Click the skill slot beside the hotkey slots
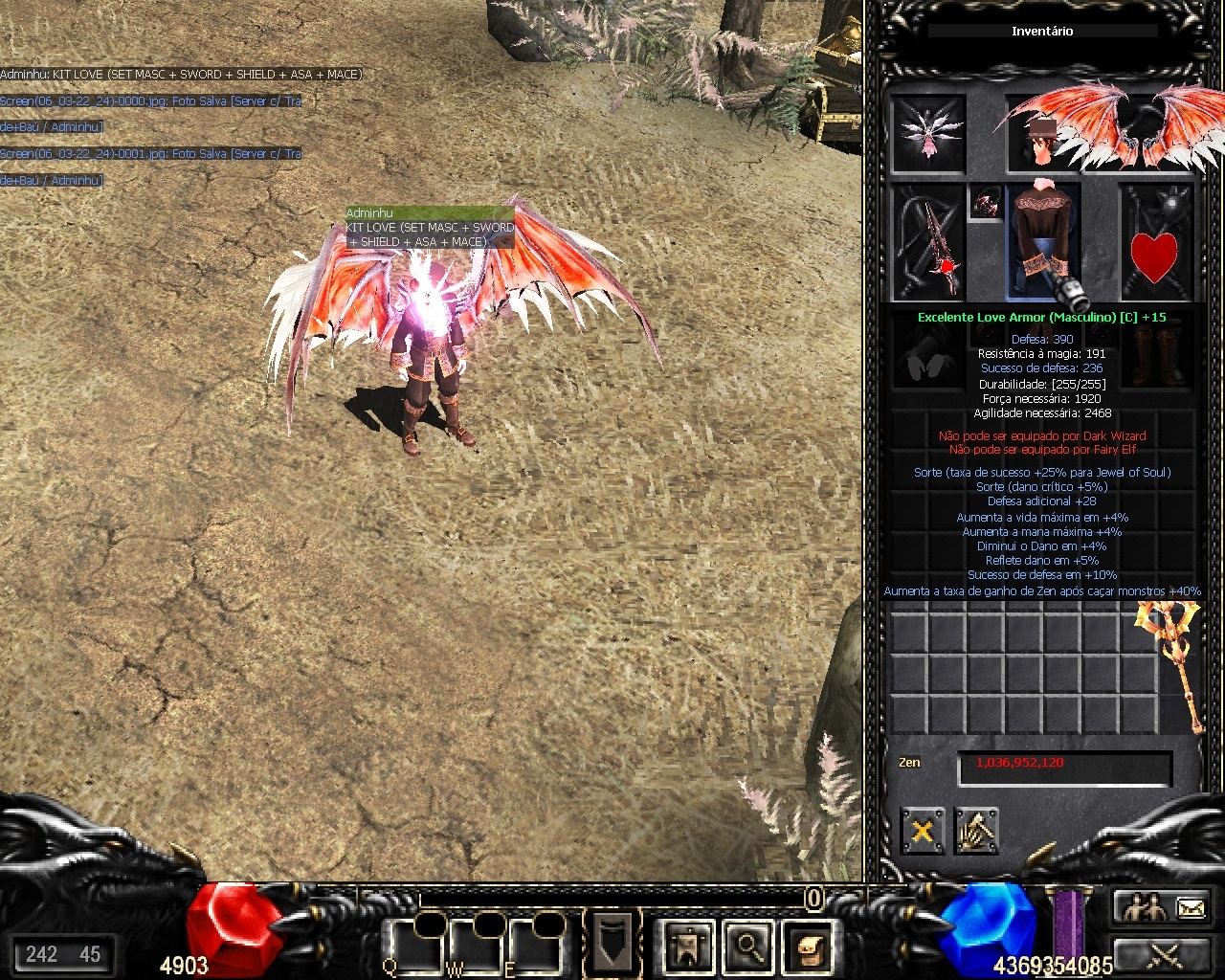 coord(611,942)
